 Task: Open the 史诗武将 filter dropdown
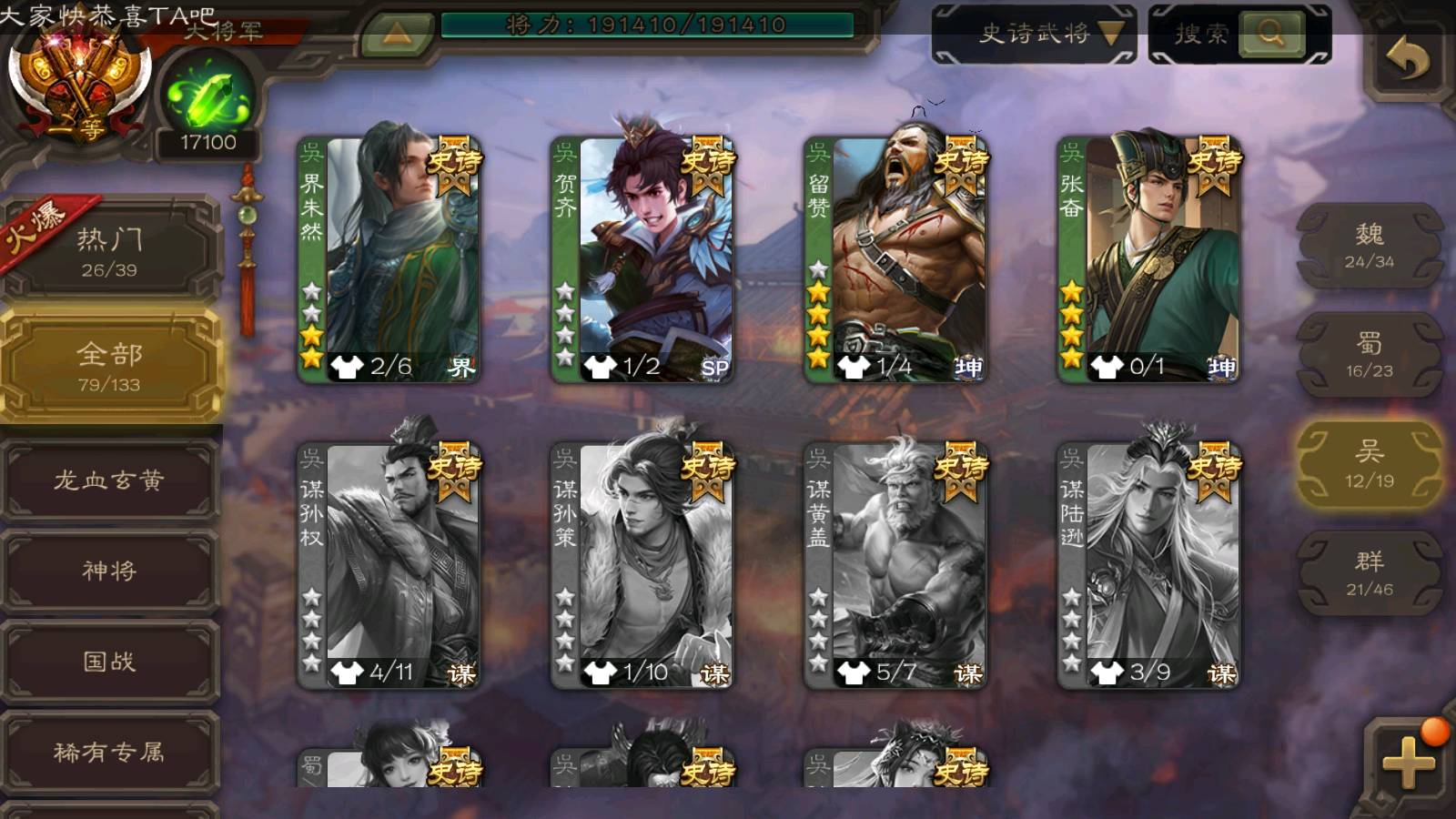click(1035, 35)
